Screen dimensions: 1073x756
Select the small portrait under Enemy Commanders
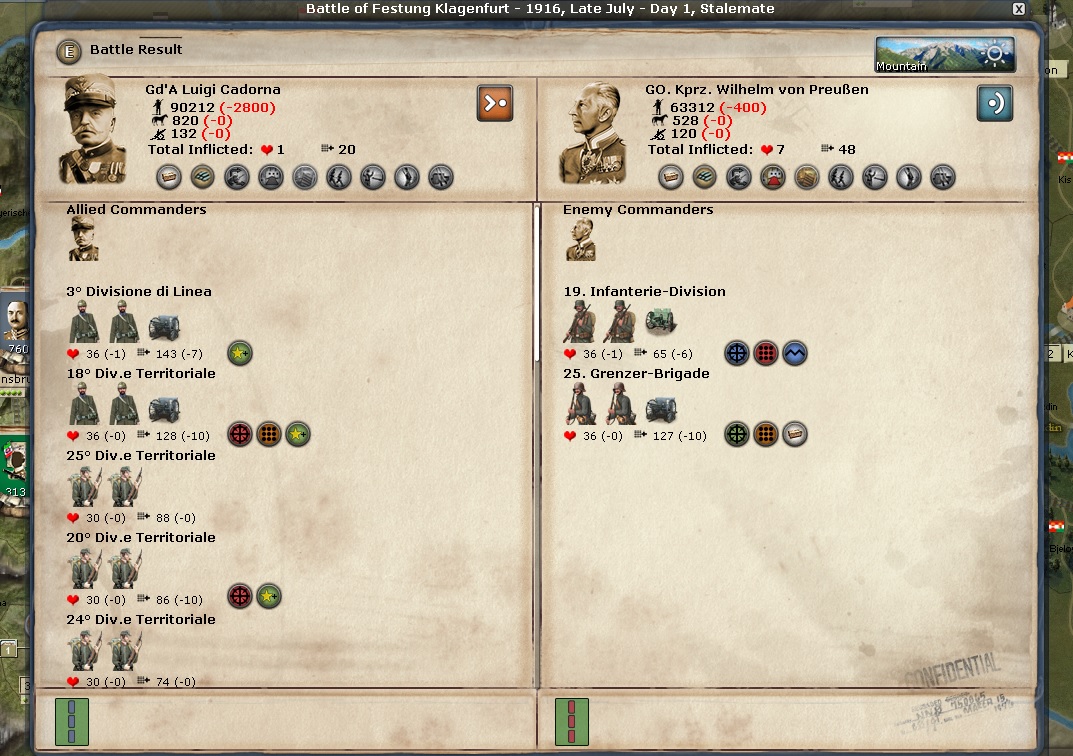tap(580, 240)
